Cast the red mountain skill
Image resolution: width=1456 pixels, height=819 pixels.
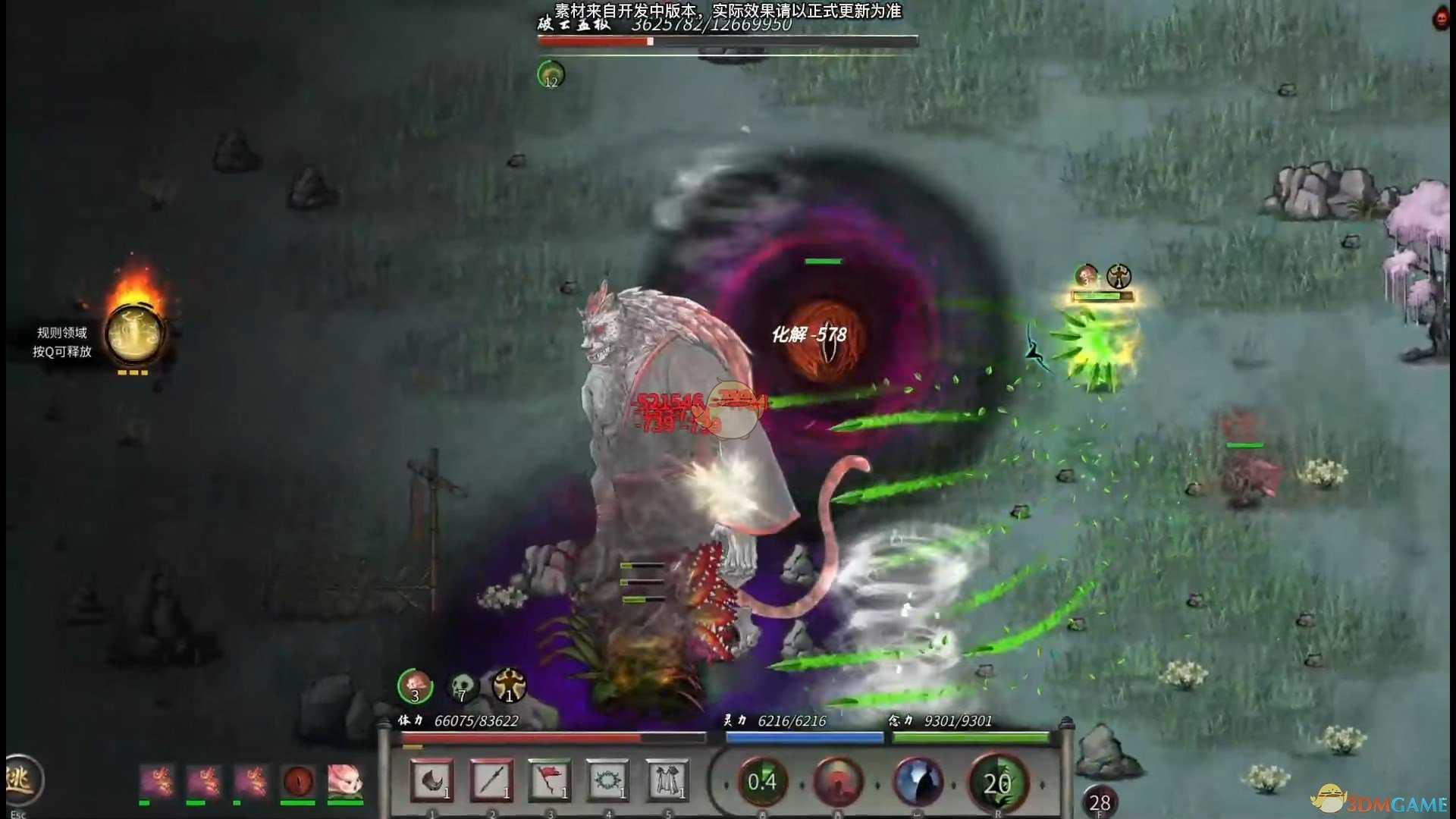pos(838,782)
